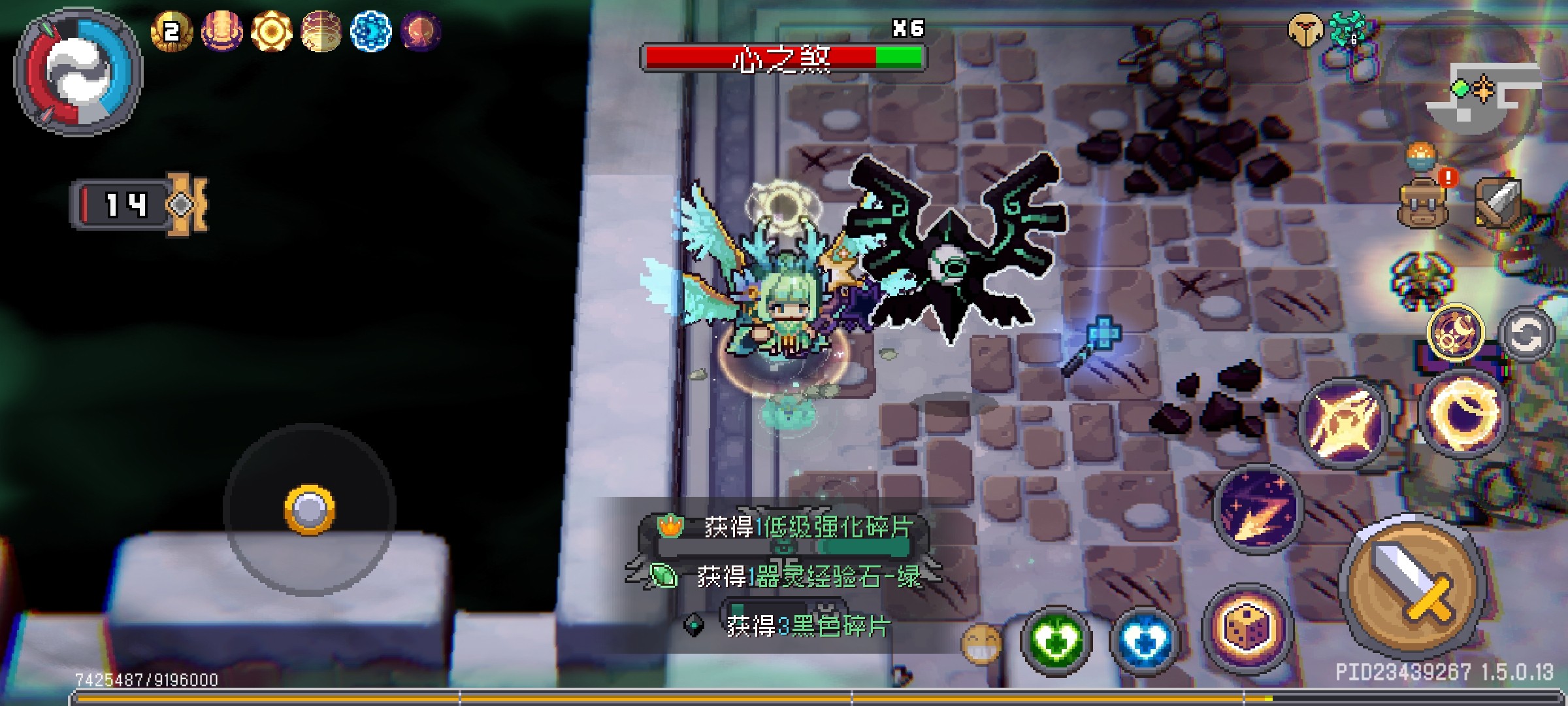Open the yin-yang character portrait
The image size is (1568, 706).
pyautogui.click(x=78, y=72)
